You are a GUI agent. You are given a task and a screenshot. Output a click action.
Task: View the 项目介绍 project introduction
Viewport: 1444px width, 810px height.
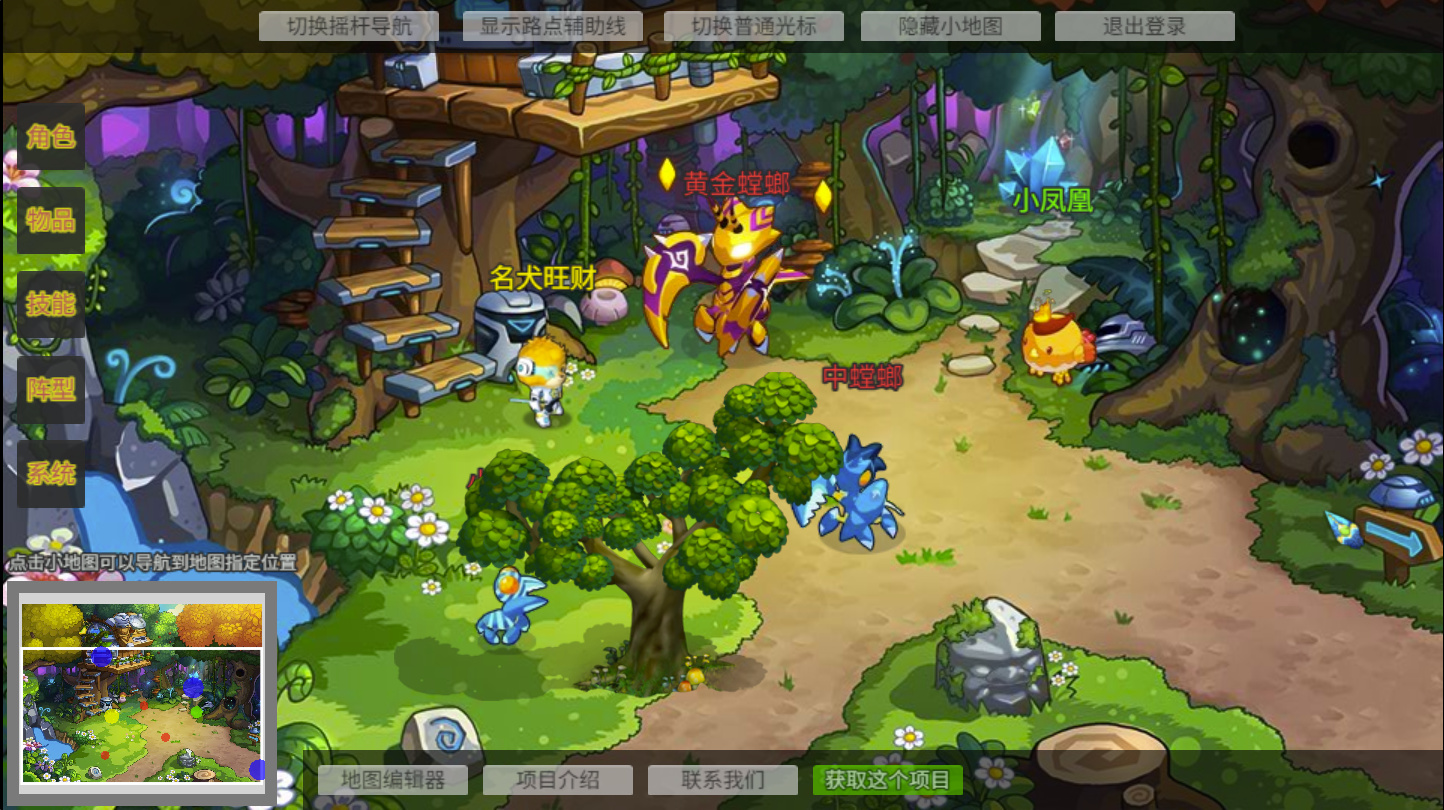click(558, 780)
